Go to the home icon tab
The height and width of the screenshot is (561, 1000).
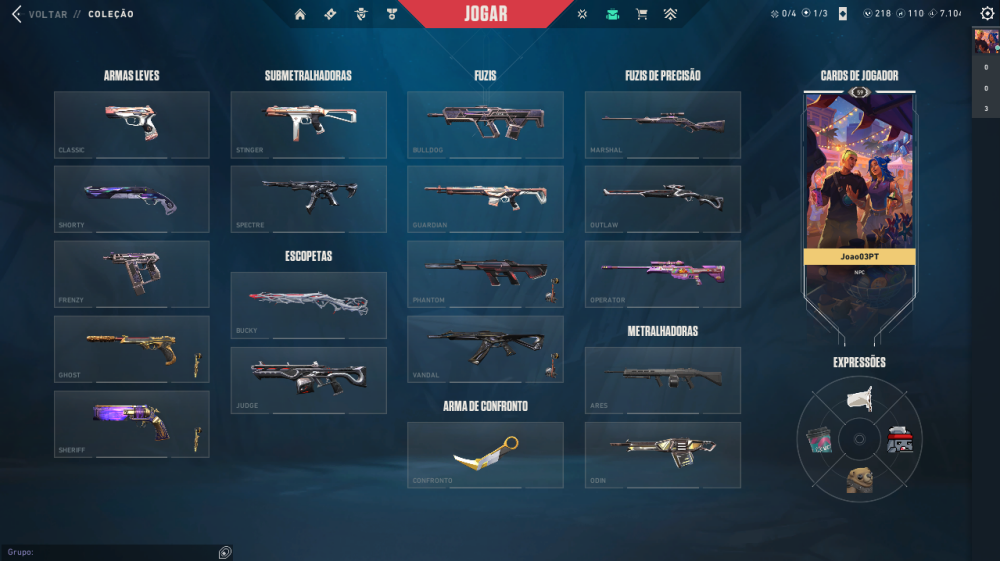click(300, 14)
